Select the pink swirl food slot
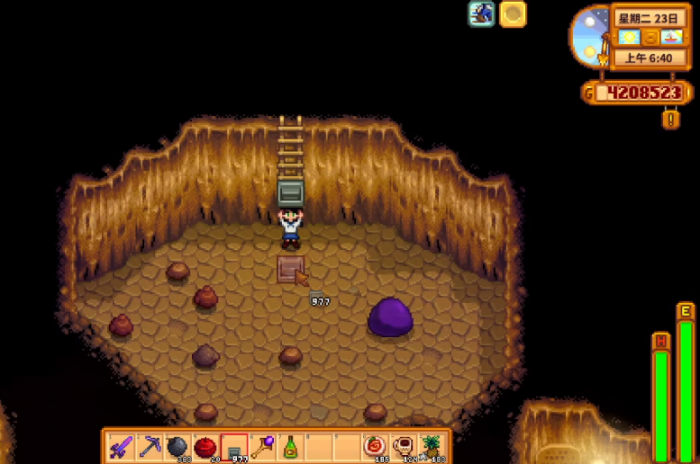This screenshot has height=464, width=700. tap(375, 446)
